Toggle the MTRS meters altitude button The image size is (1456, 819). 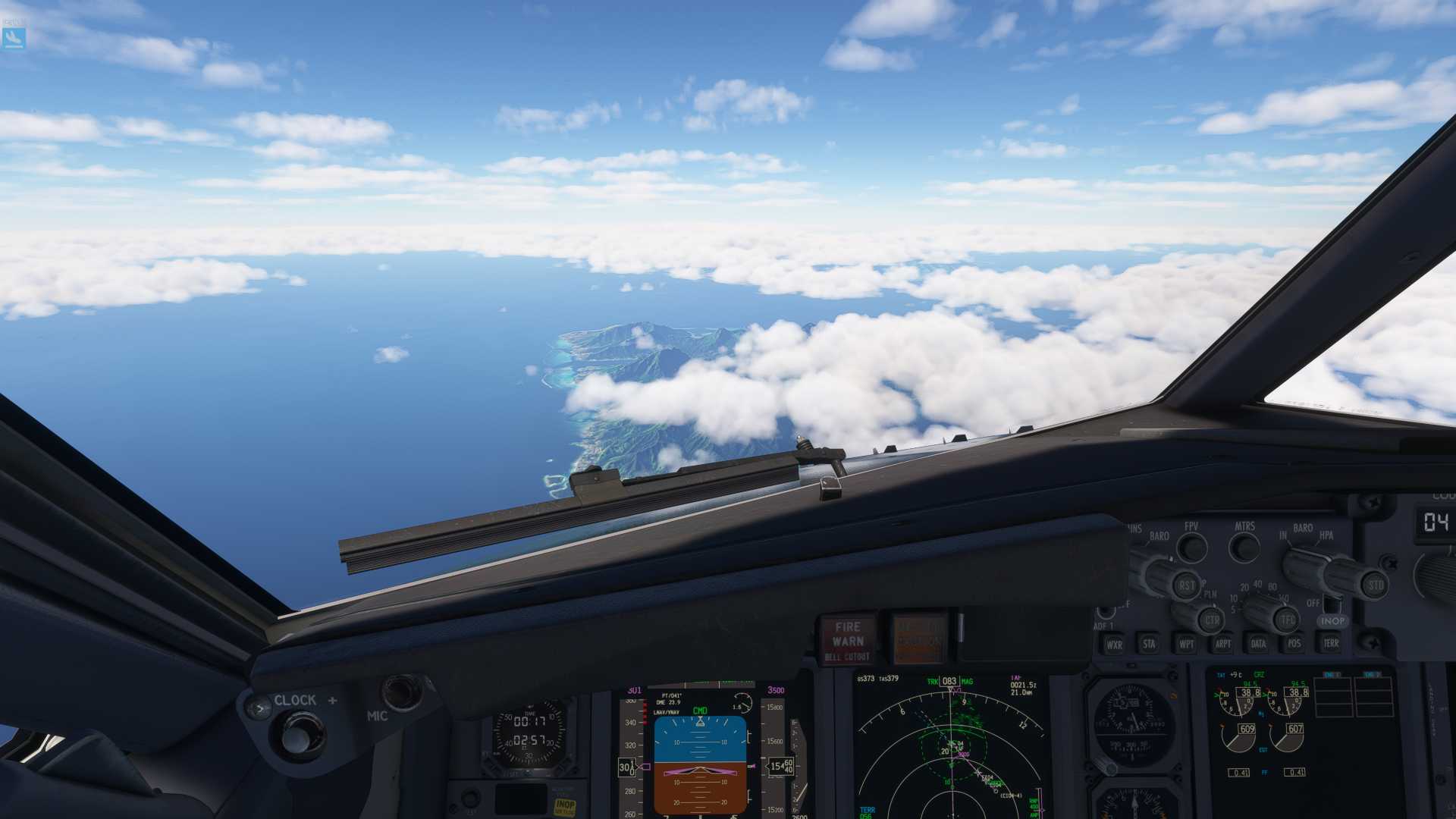1244,548
